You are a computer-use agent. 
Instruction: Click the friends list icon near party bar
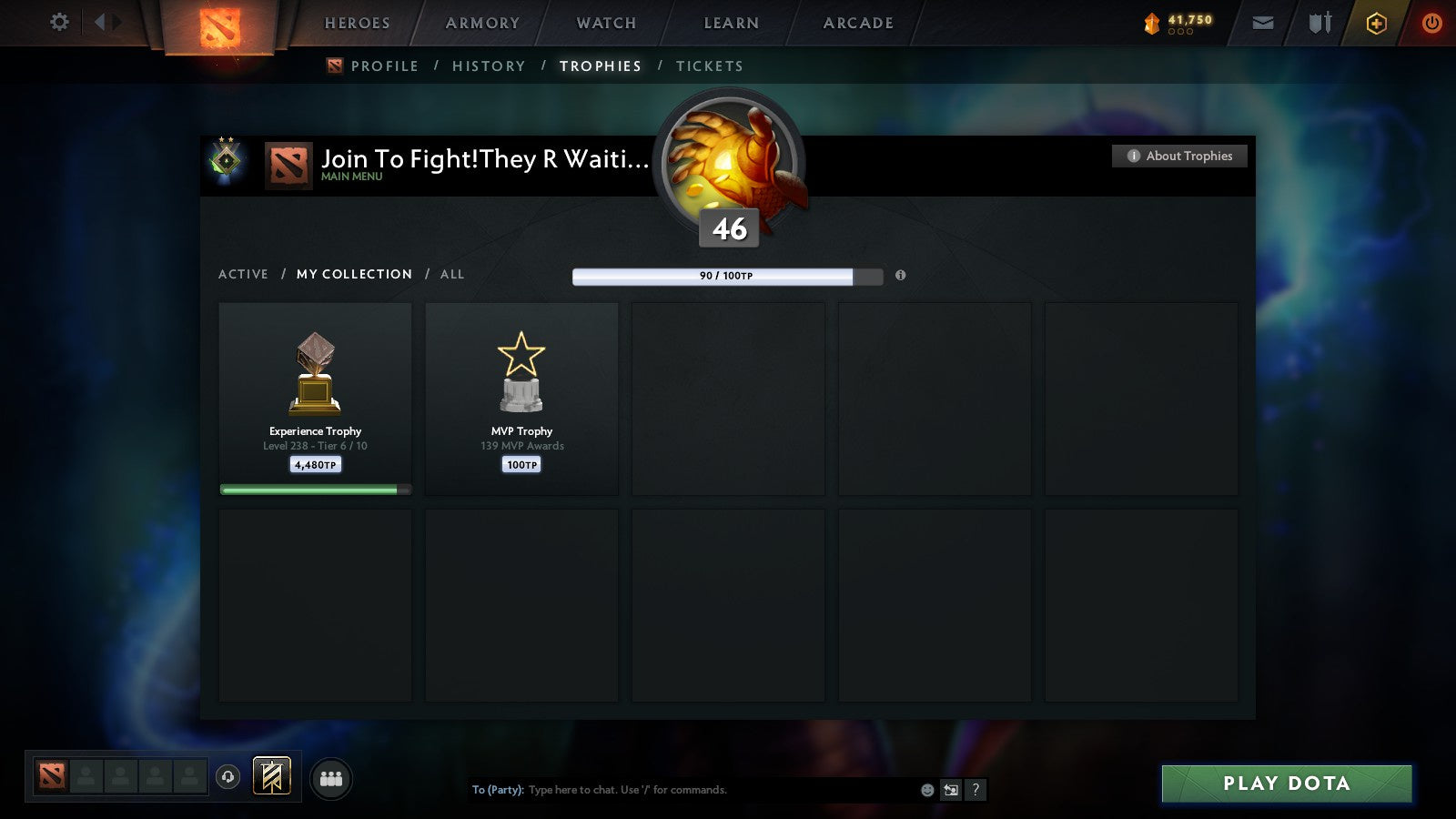pos(331,778)
